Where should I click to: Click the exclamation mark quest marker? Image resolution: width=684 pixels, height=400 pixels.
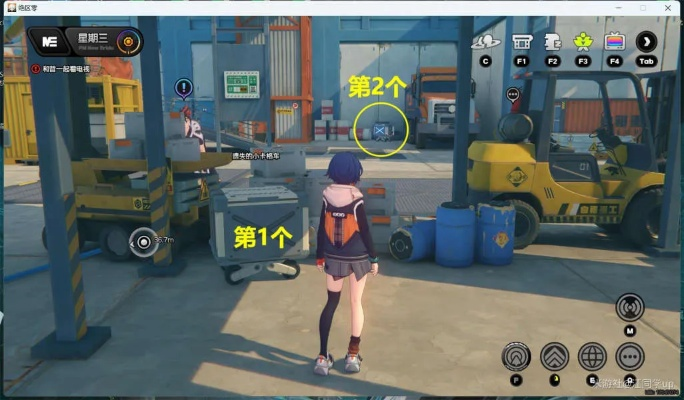point(183,88)
